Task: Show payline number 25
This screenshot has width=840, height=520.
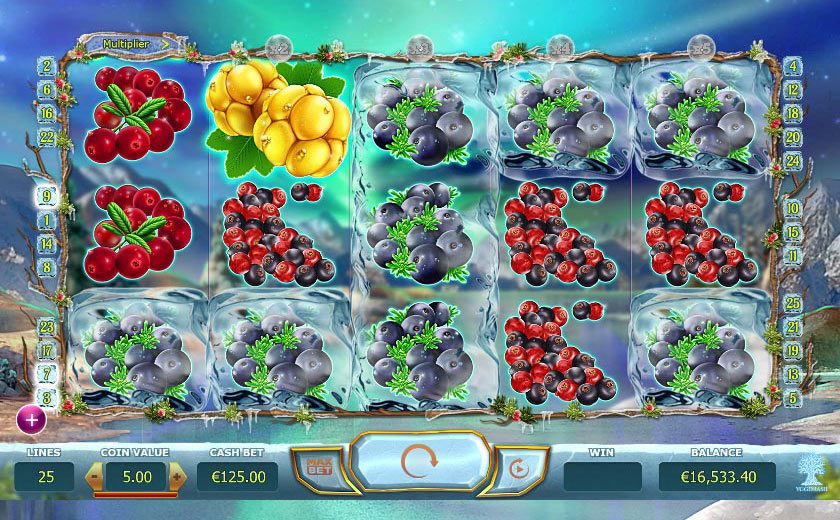Action: [793, 302]
